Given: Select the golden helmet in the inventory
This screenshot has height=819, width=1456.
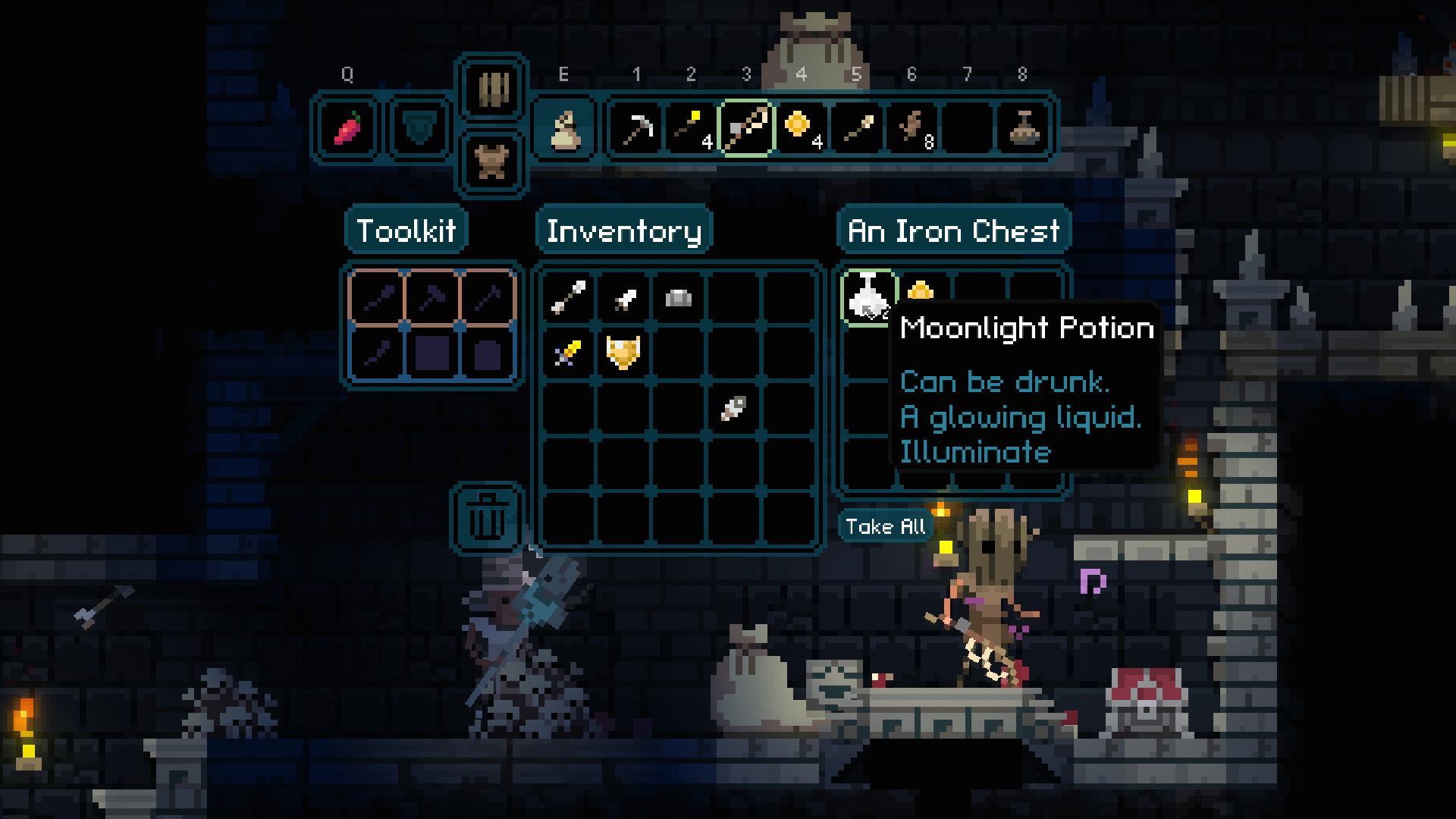Looking at the screenshot, I should pyautogui.click(x=622, y=353).
